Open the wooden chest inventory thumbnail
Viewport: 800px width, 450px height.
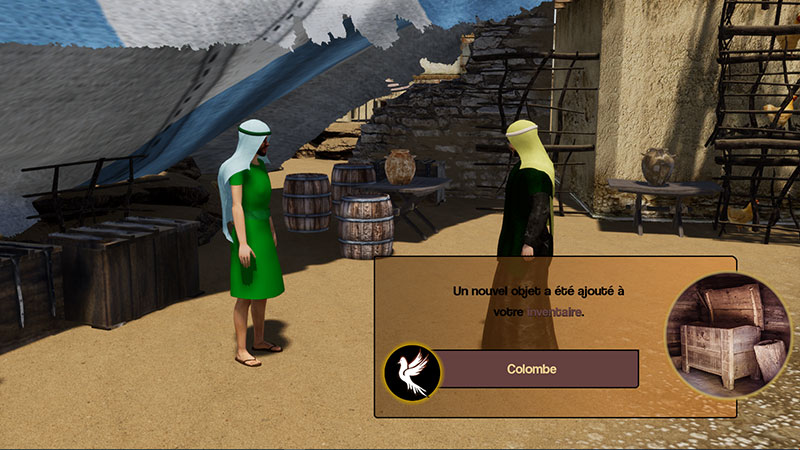(727, 334)
